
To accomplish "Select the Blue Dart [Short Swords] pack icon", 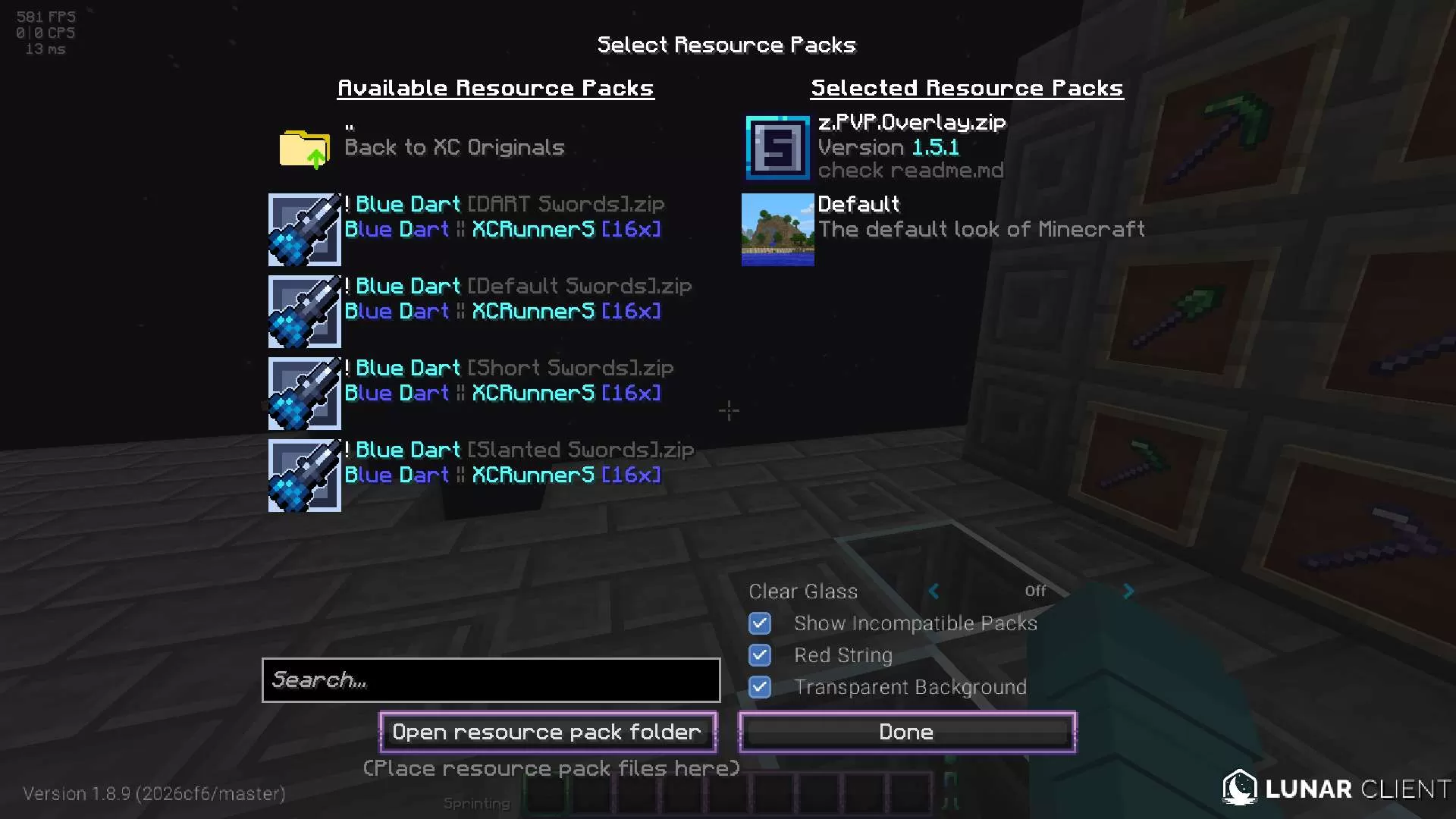I will pos(304,393).
